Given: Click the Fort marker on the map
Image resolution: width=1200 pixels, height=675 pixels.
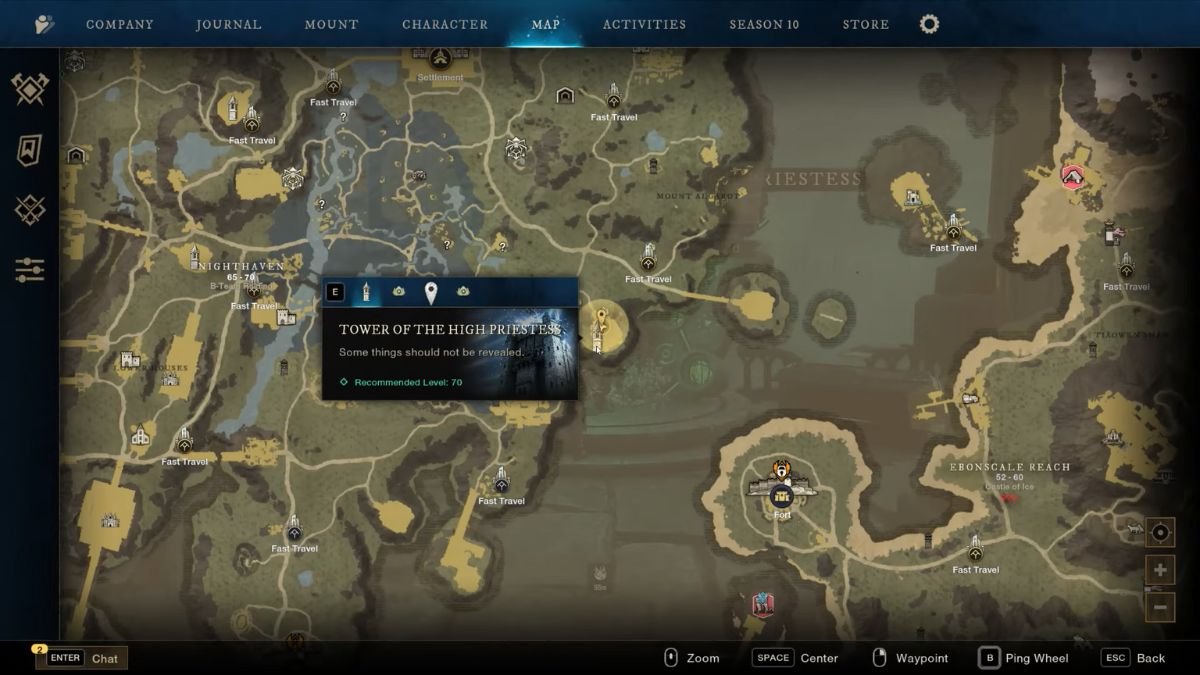Looking at the screenshot, I should pyautogui.click(x=782, y=495).
